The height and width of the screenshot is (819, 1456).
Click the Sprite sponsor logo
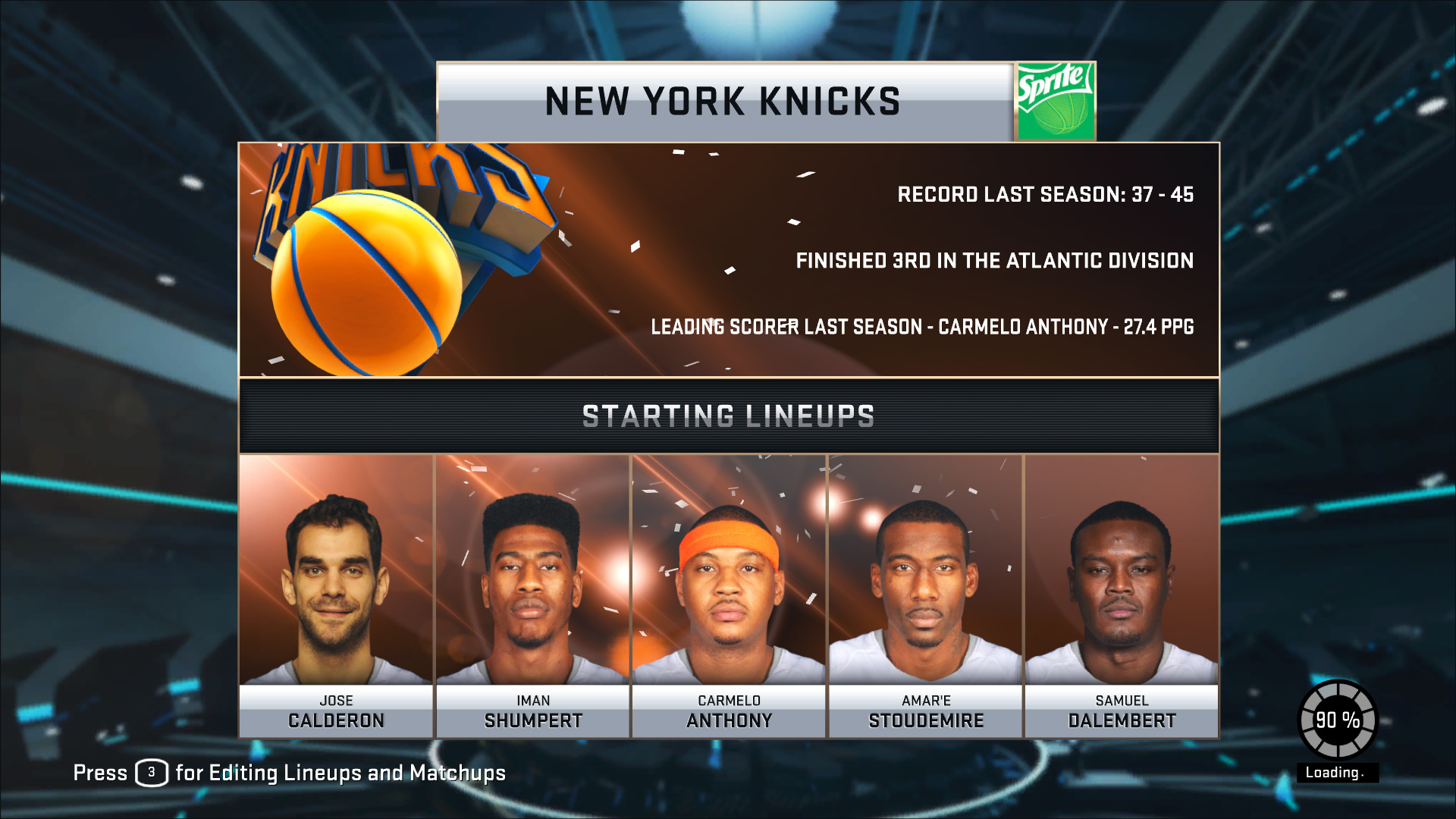click(x=1055, y=102)
